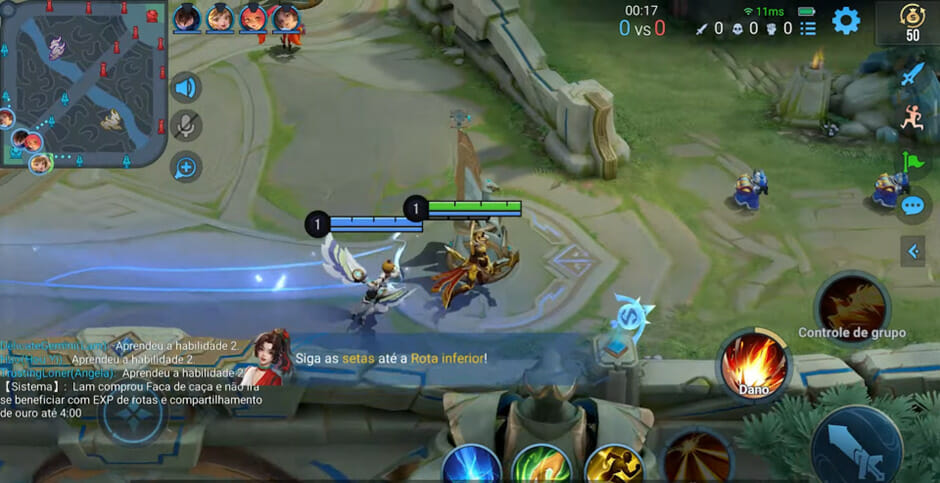Send the green flag gather signal
940x483 pixels.
click(912, 162)
